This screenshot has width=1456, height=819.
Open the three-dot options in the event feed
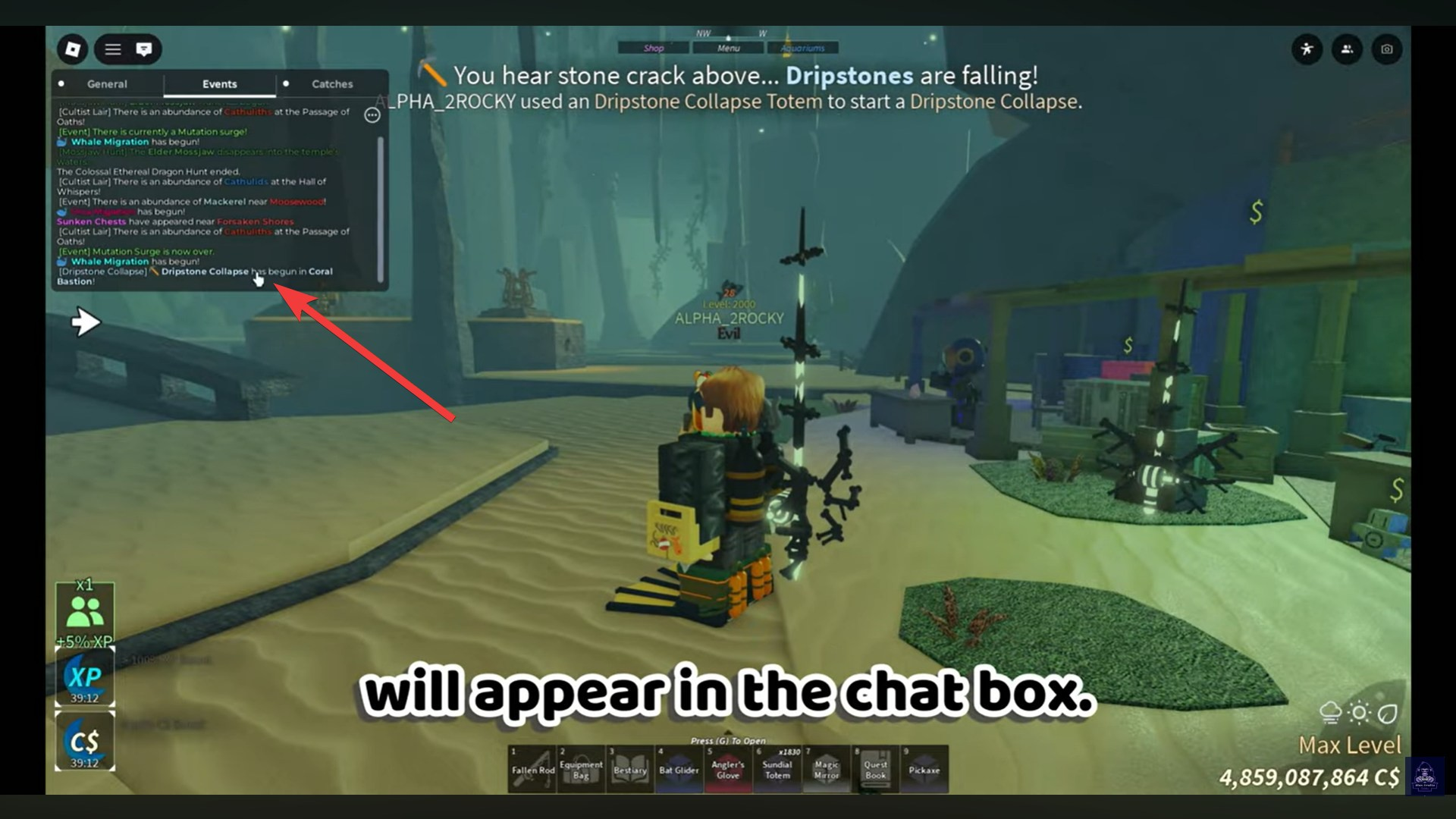tap(371, 114)
